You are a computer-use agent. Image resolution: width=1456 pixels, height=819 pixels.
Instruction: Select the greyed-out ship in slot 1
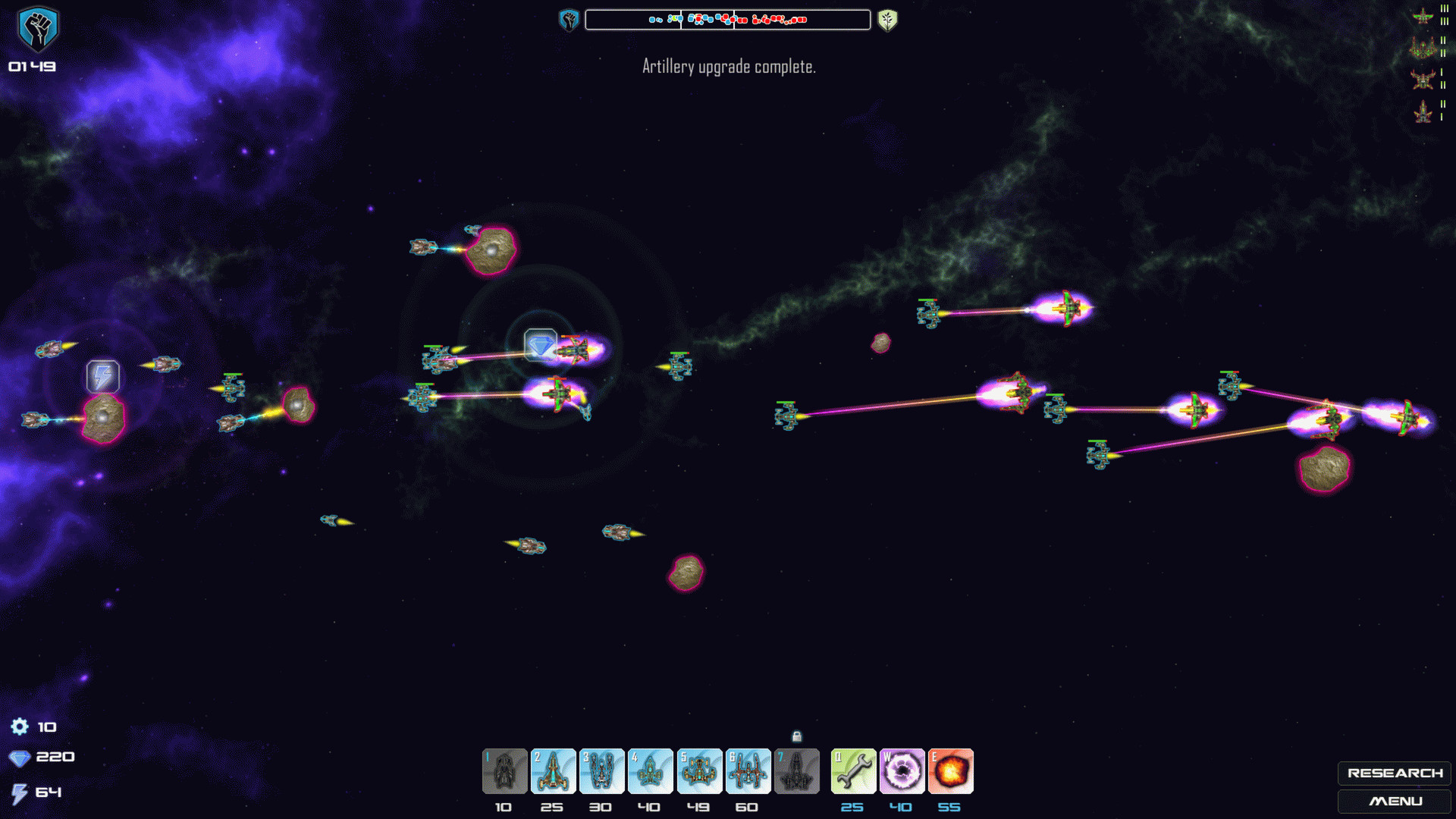click(x=504, y=771)
